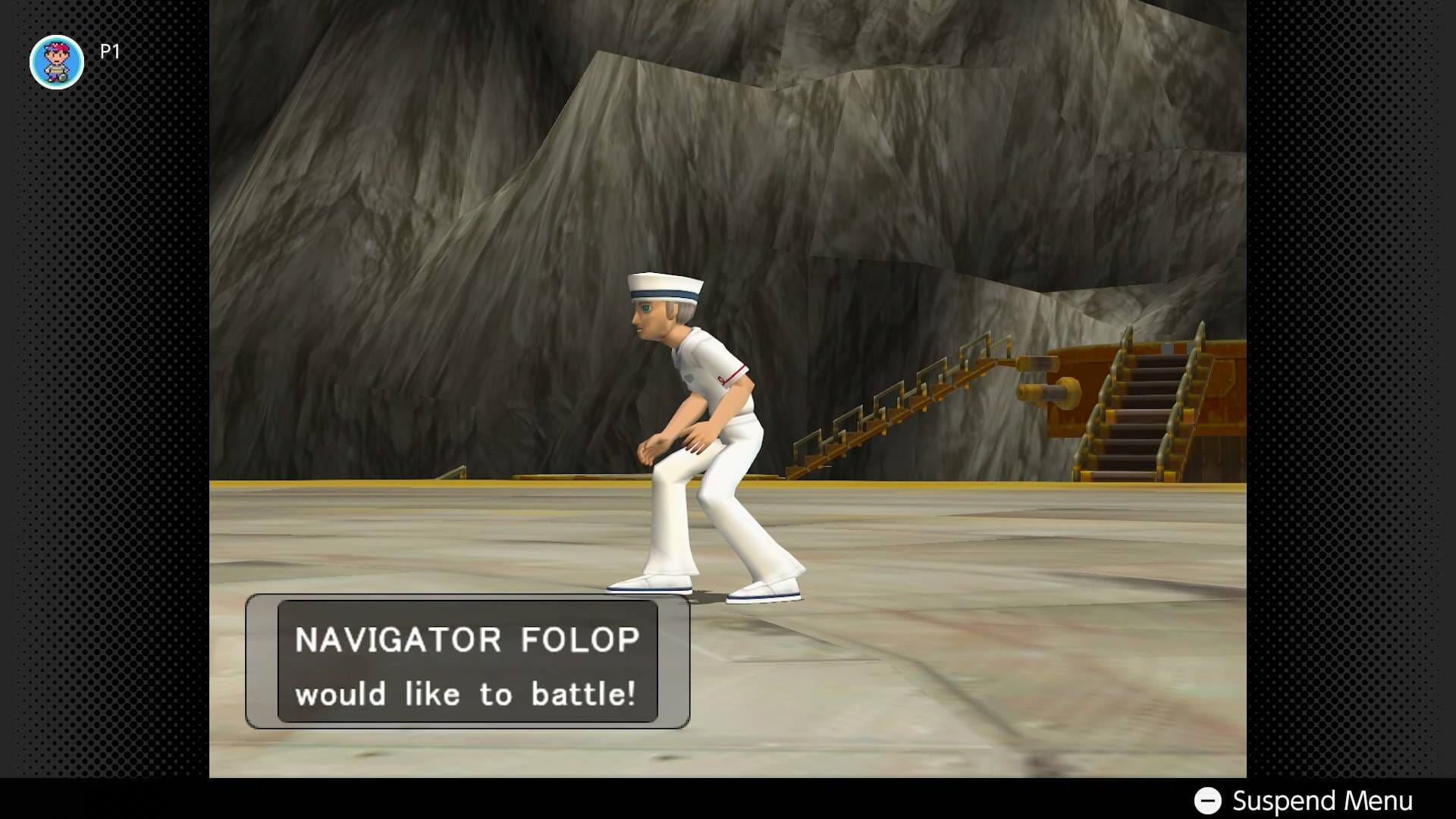This screenshot has height=819, width=1456.
Task: Advance the Navigator Folop battle dialogue box
Action: 467,662
